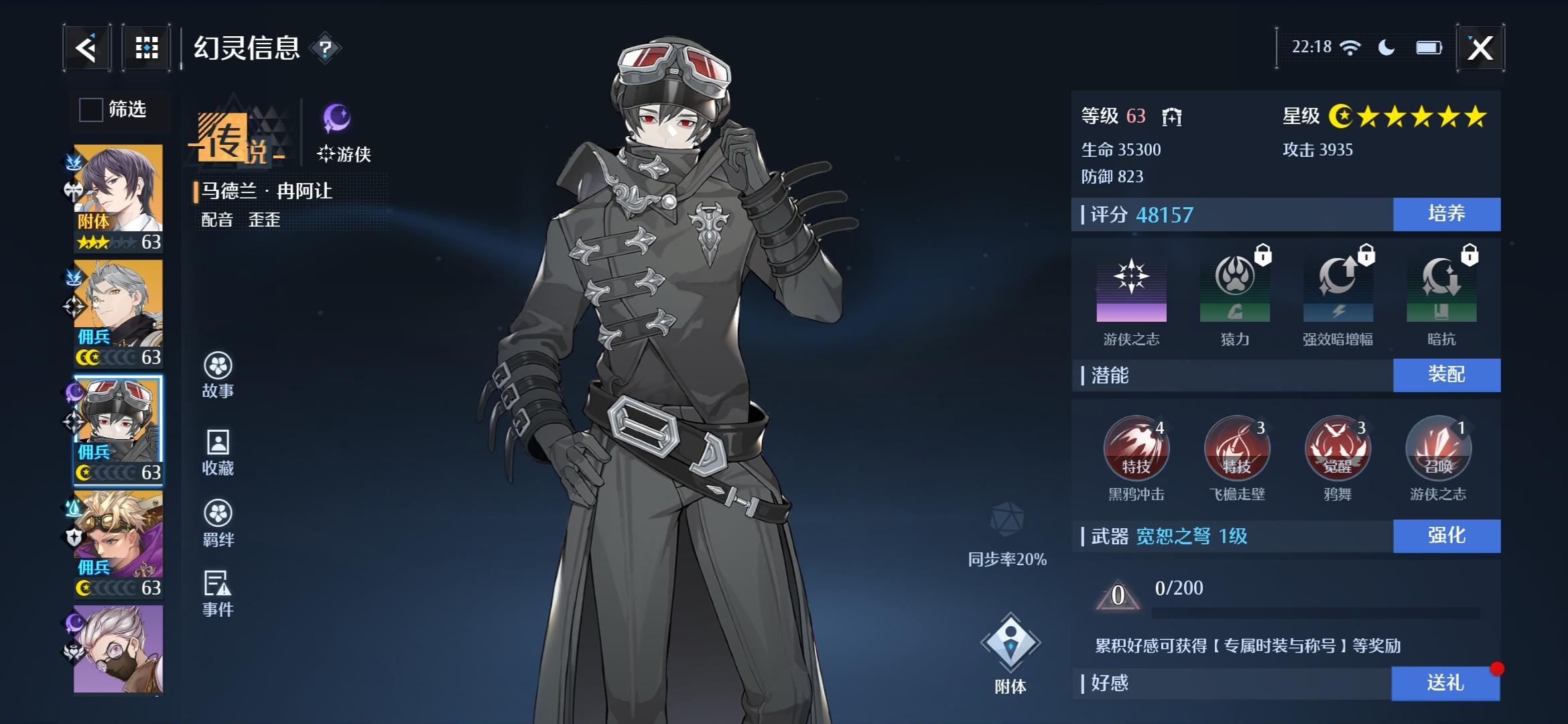
Task: Click the 送礼 gift button
Action: [1445, 683]
